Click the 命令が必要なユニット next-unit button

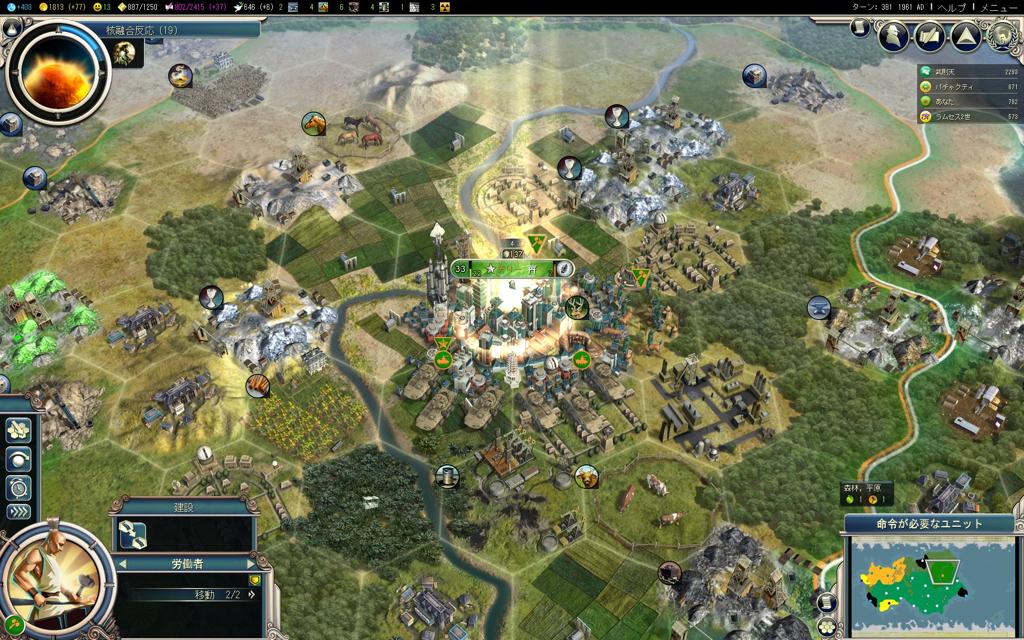tap(930, 523)
